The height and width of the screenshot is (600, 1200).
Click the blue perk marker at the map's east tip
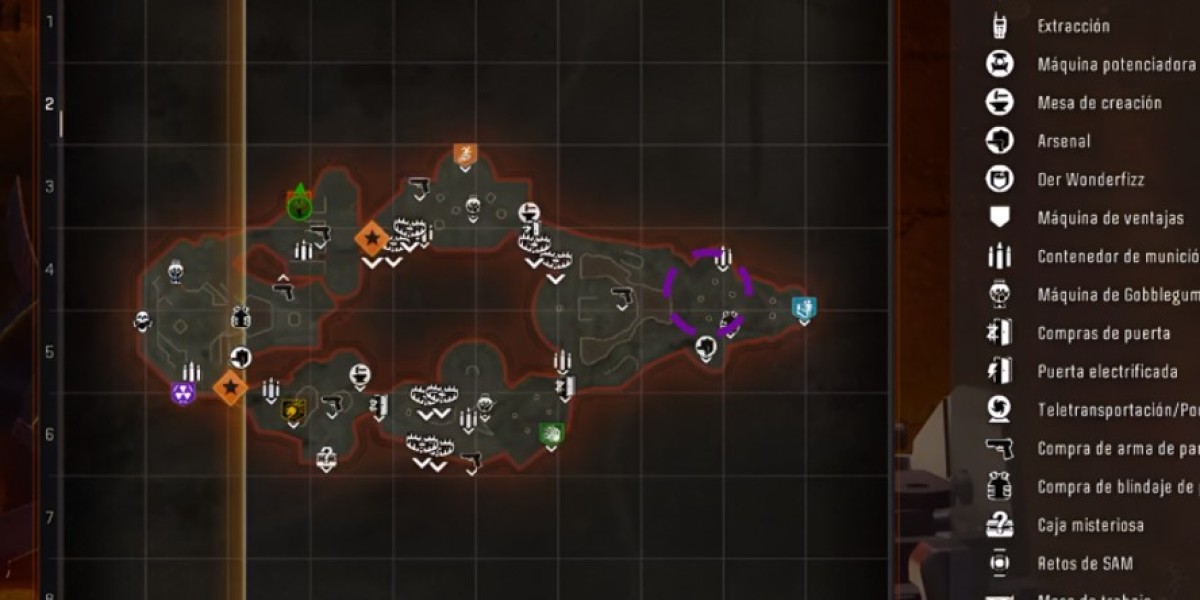pos(802,308)
